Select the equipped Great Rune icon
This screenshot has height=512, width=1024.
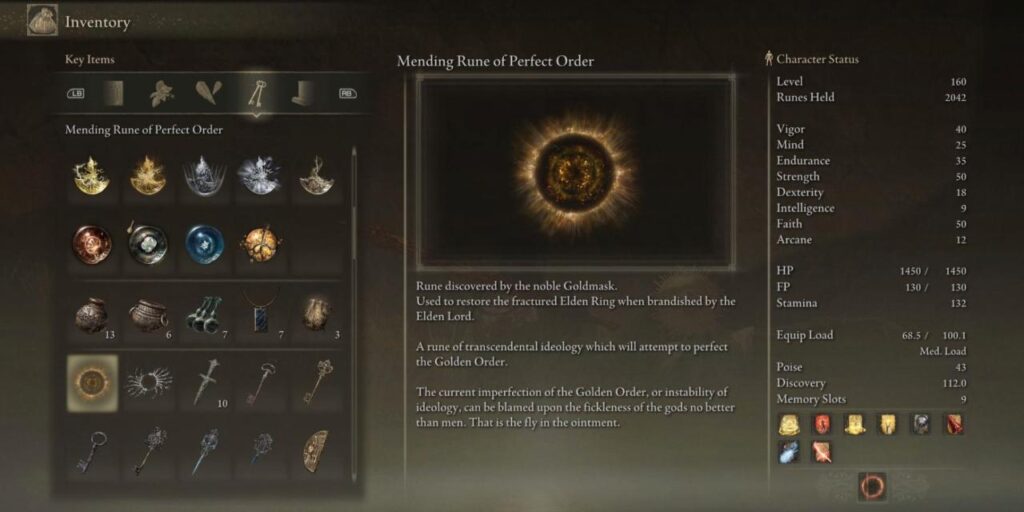(872, 488)
